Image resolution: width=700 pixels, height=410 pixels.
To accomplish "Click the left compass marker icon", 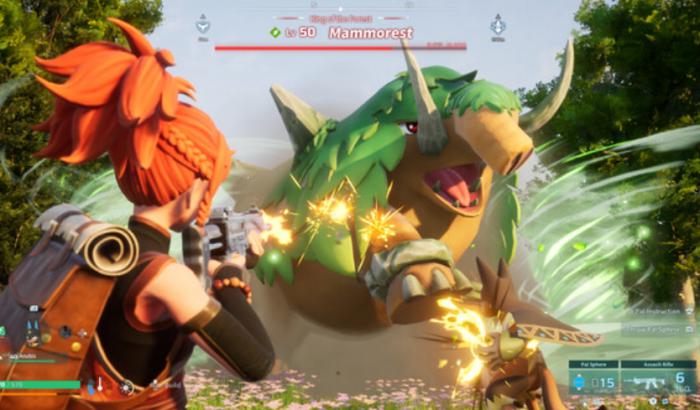I will click(203, 23).
